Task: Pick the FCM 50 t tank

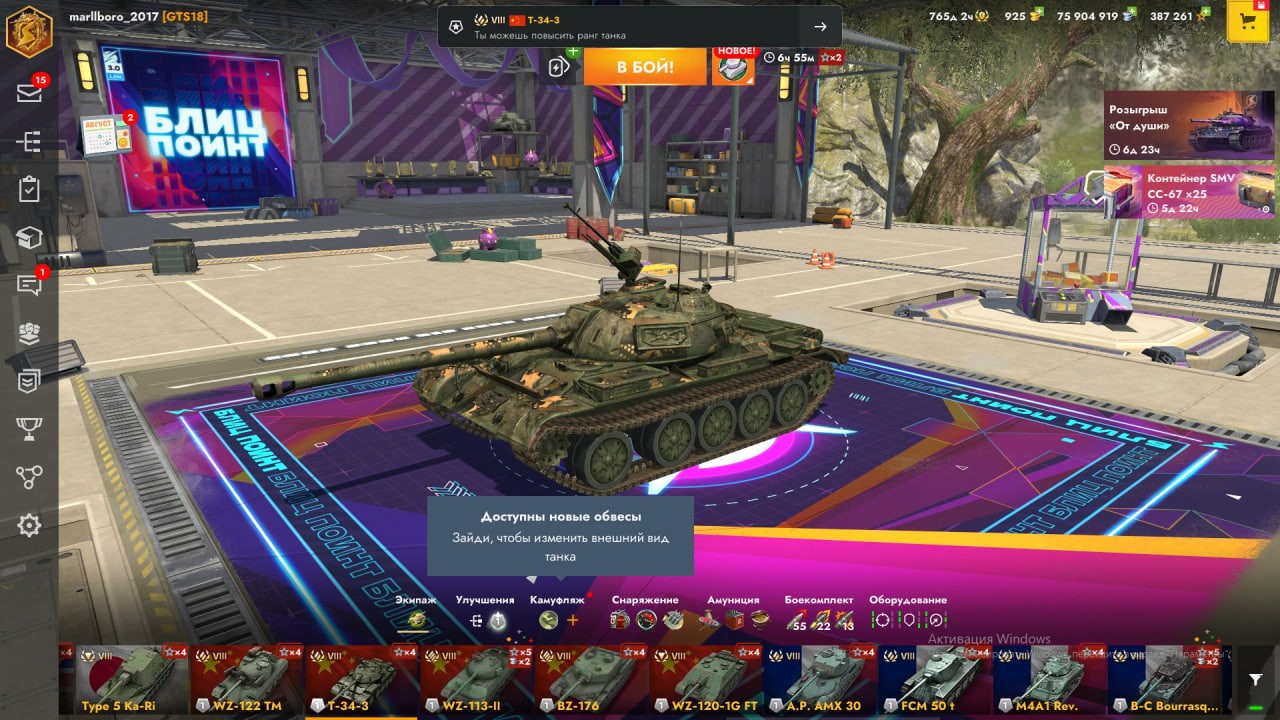Action: click(935, 679)
